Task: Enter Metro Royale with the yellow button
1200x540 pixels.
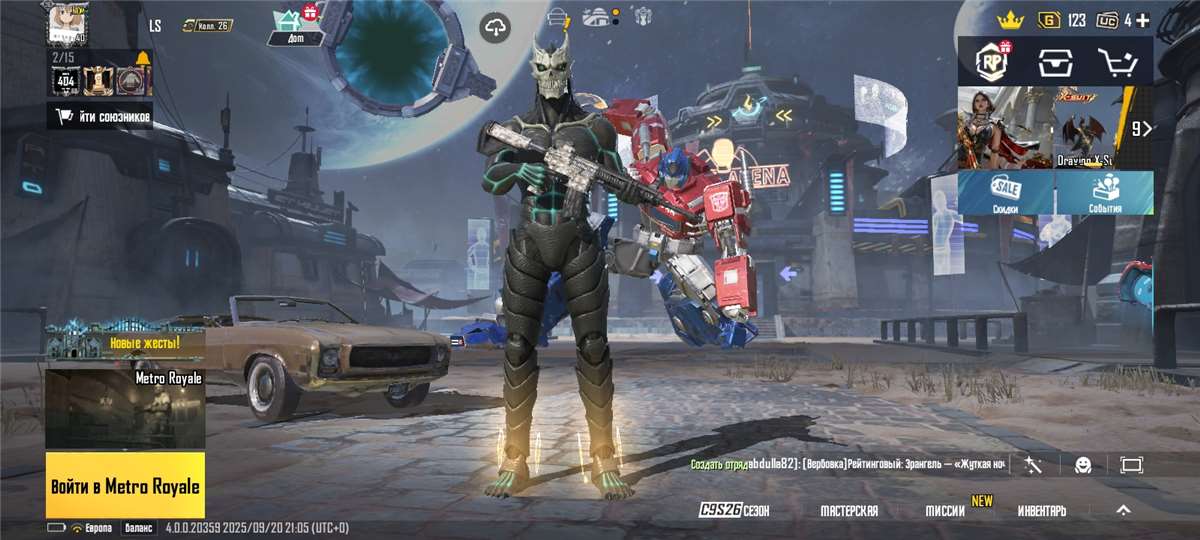Action: point(125,485)
